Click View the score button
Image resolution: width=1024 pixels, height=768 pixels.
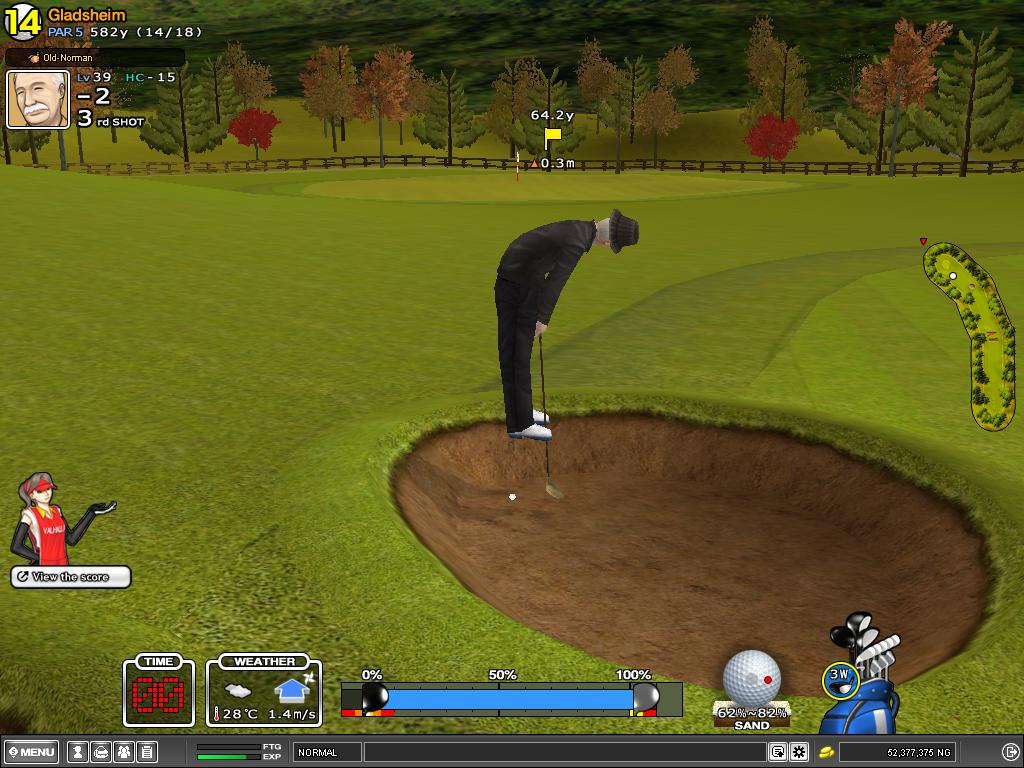click(x=71, y=577)
